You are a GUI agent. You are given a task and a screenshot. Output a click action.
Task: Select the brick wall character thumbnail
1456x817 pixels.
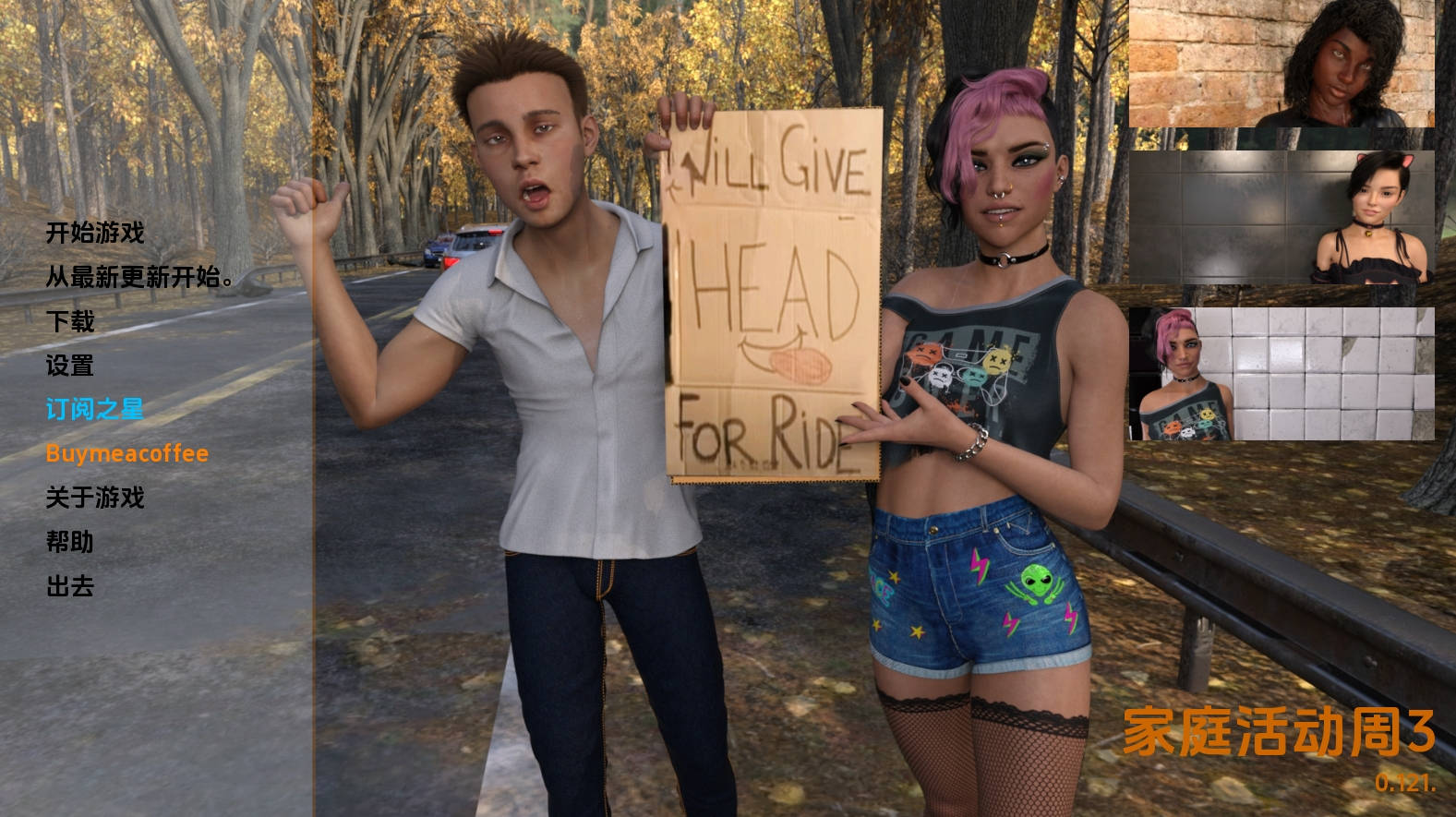pos(1282,64)
